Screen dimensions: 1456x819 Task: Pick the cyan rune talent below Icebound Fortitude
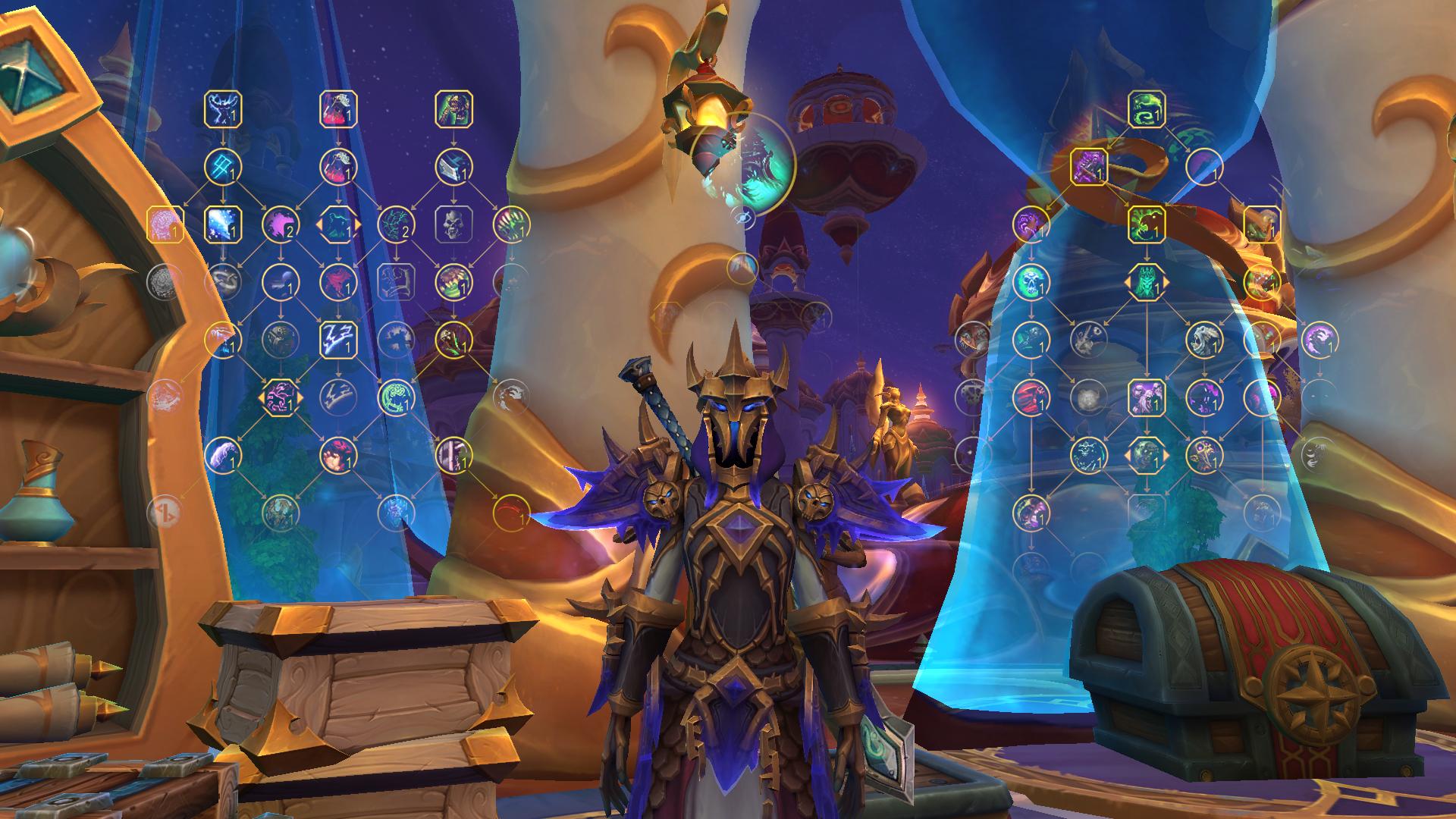pyautogui.click(x=221, y=168)
